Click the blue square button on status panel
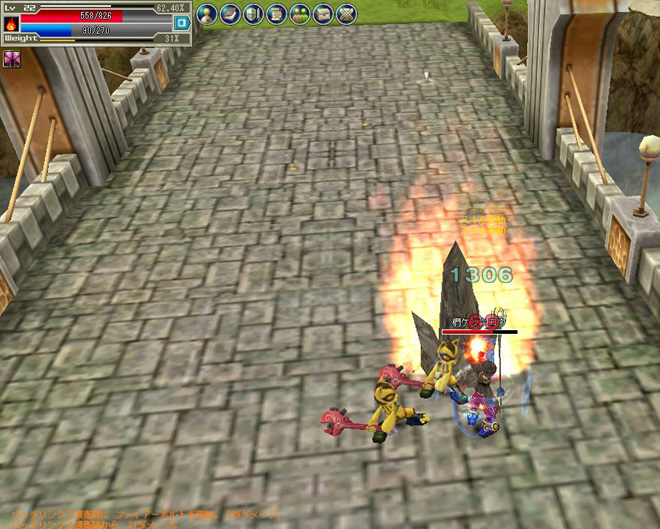Viewport: 660px width, 529px height. pos(181,22)
